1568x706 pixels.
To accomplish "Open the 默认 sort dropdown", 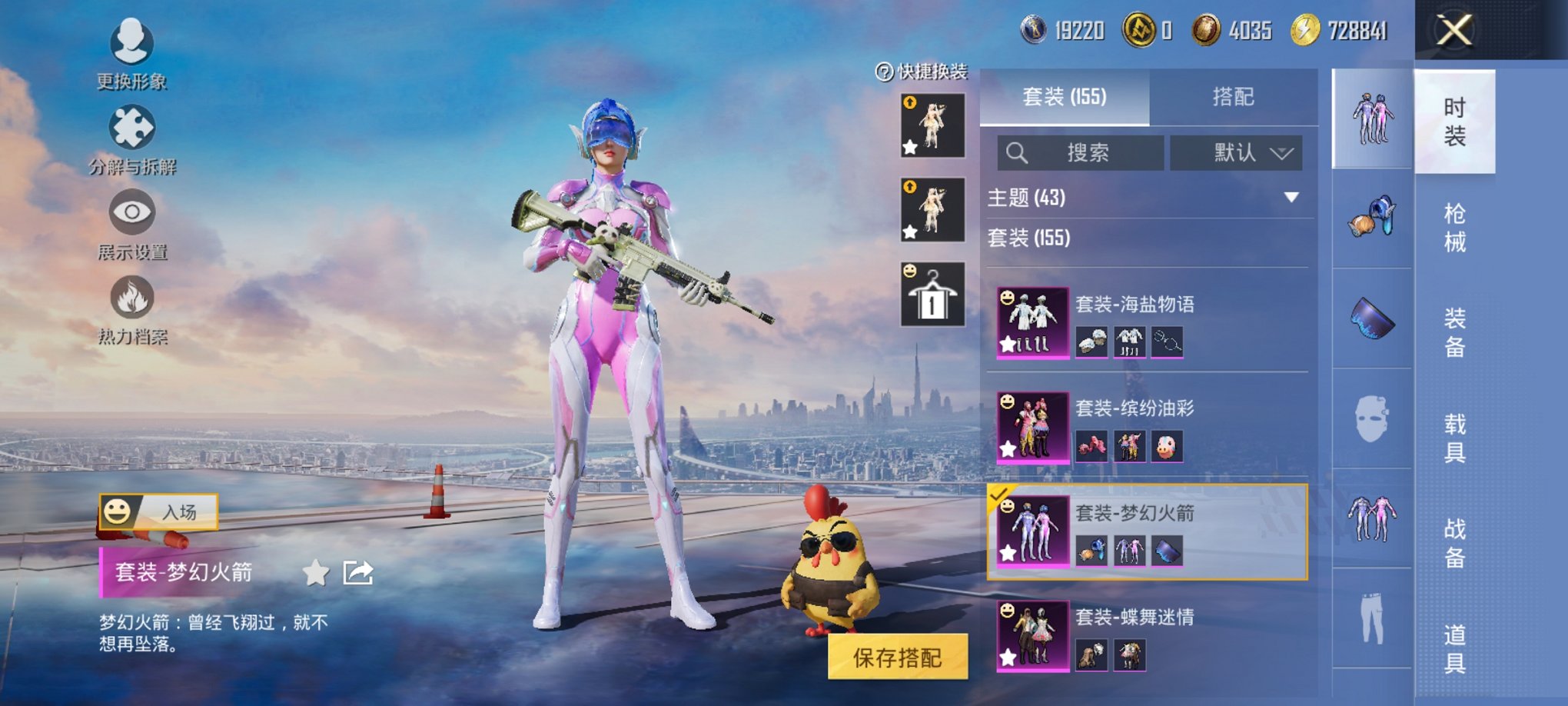I will tap(1237, 152).
